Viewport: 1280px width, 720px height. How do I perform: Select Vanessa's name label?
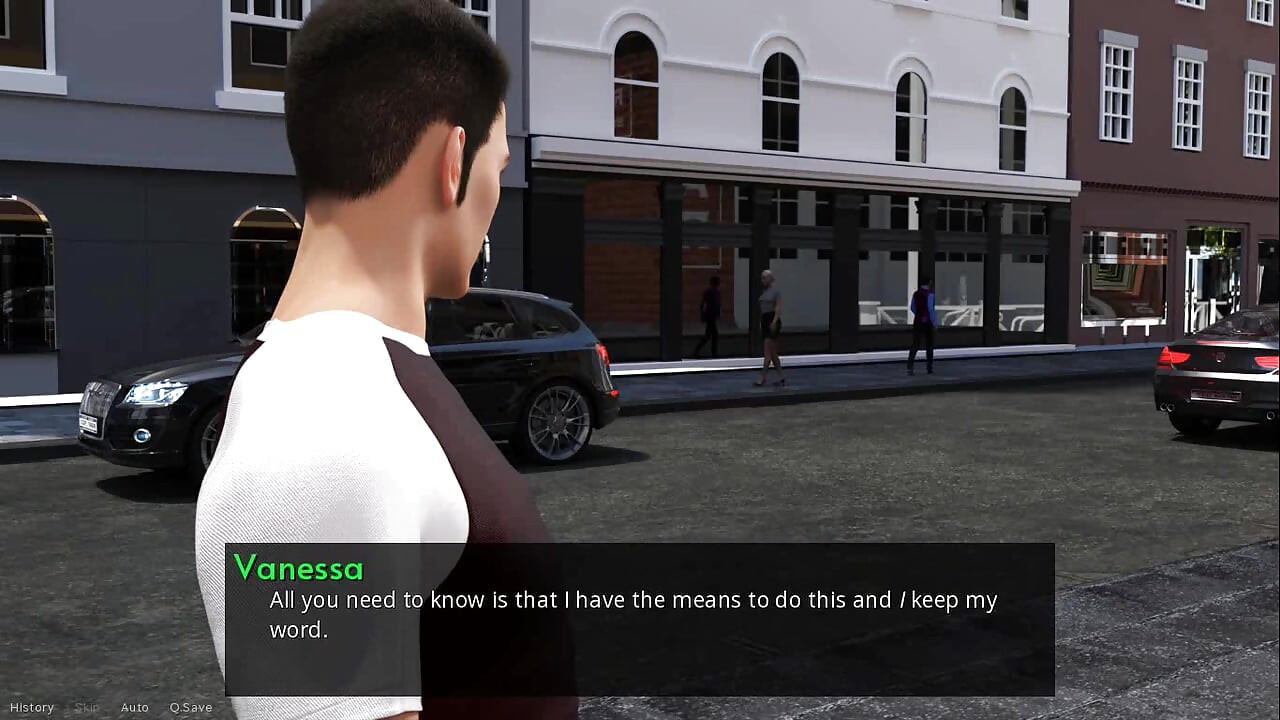[299, 569]
